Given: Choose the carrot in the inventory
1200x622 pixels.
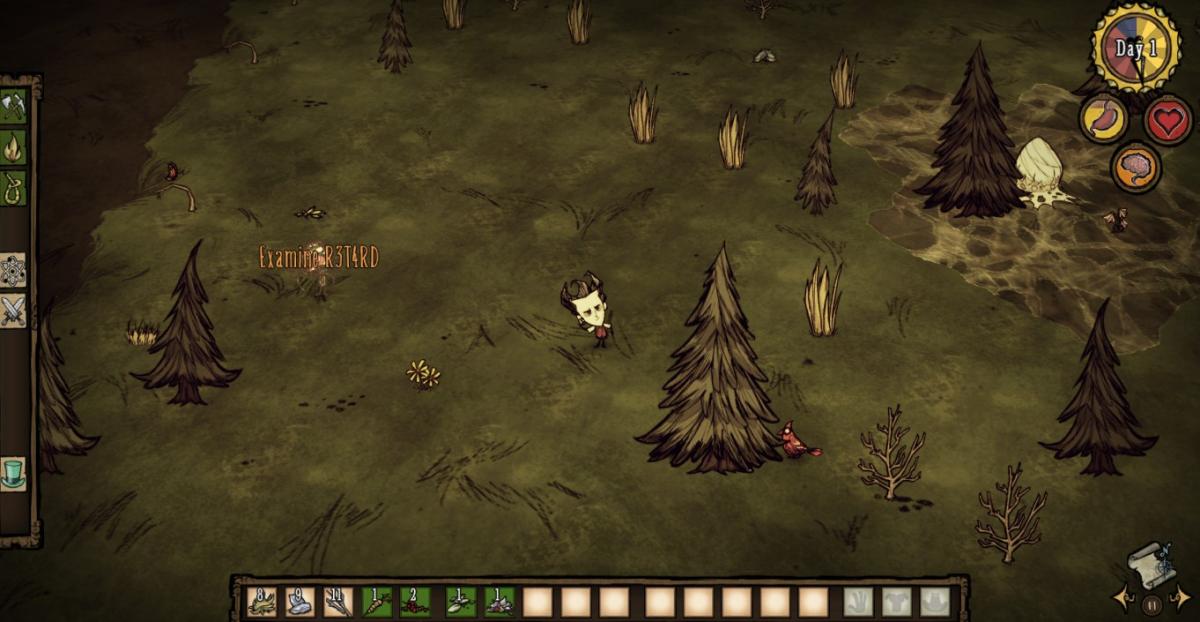Looking at the screenshot, I should pyautogui.click(x=377, y=601).
